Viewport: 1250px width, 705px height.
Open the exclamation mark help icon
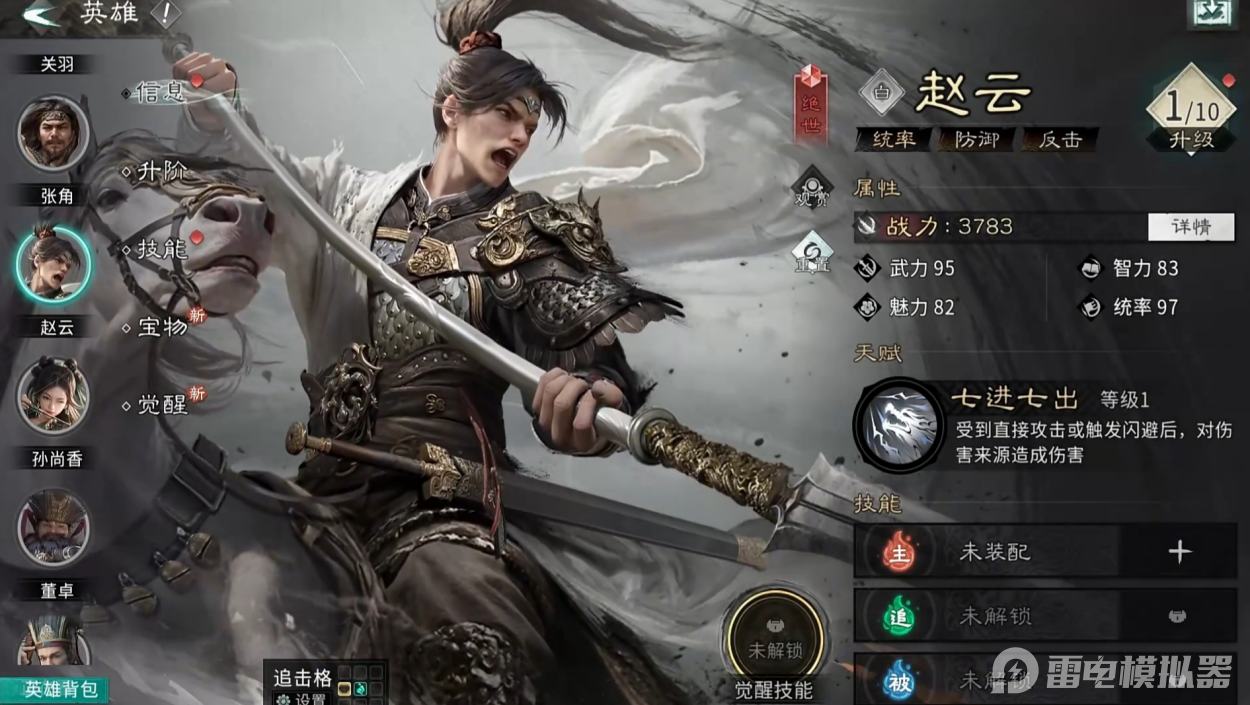point(164,14)
